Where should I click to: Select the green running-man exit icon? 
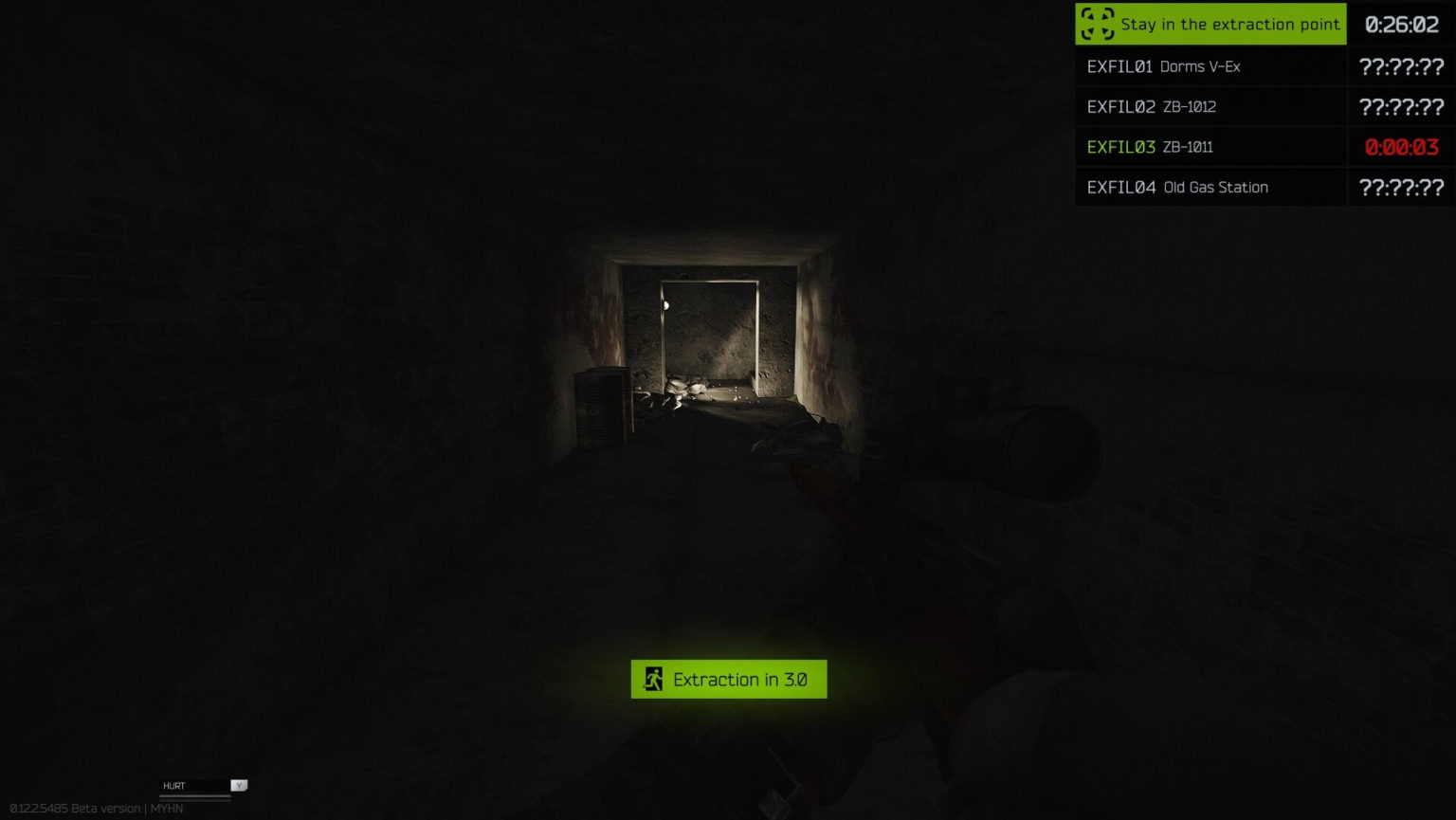pos(651,679)
